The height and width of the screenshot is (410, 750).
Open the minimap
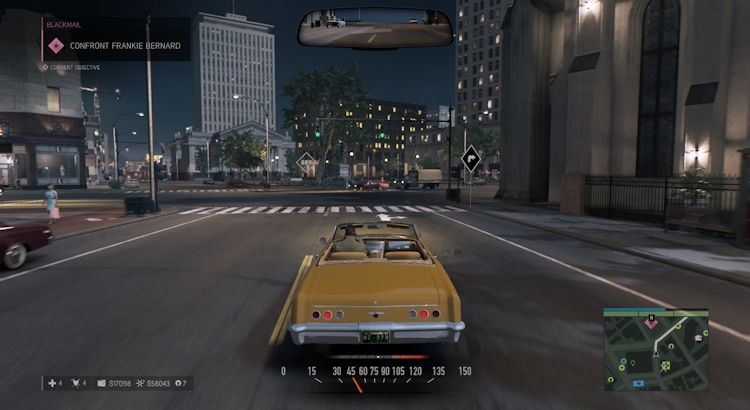click(655, 349)
